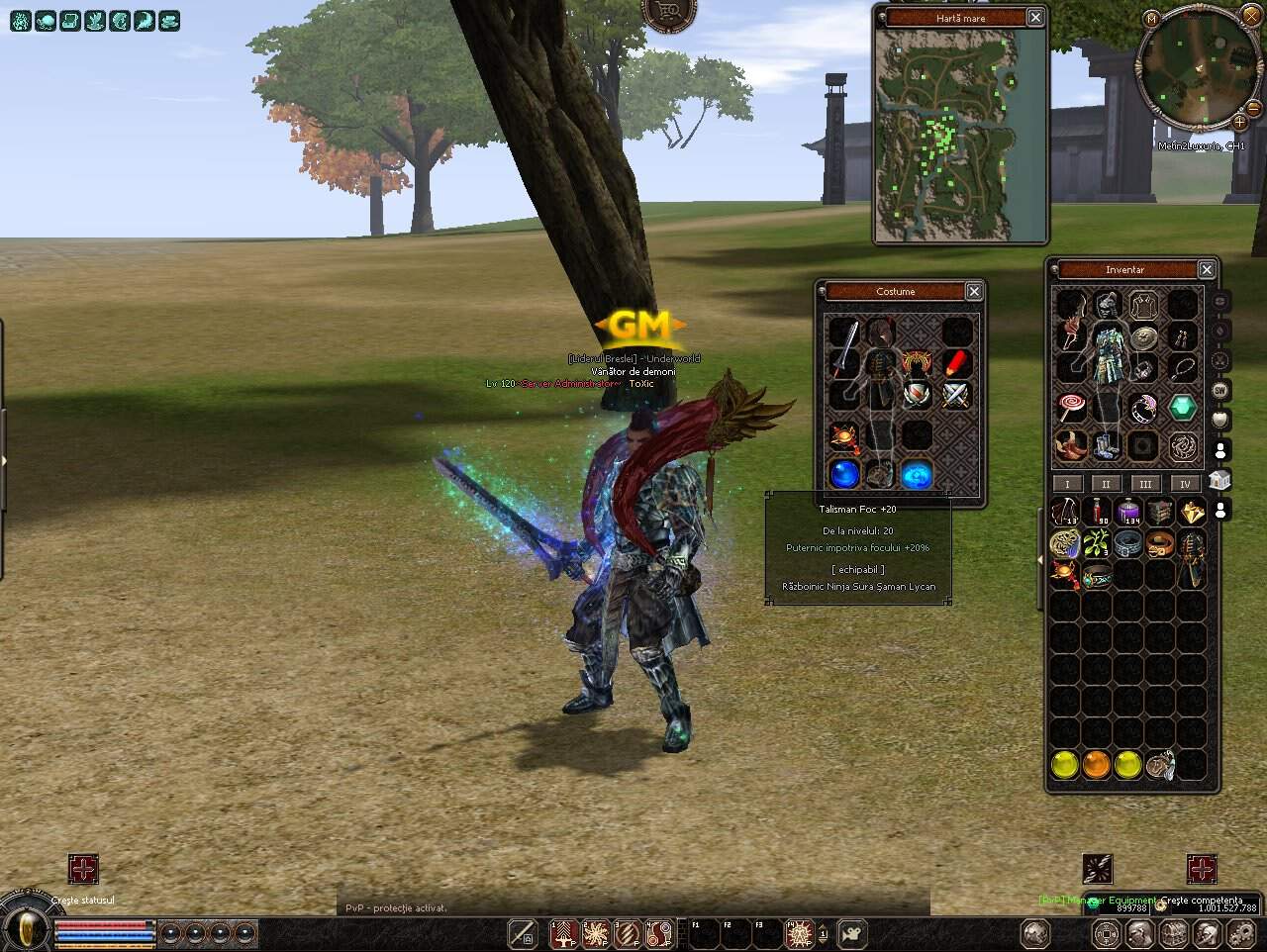The height and width of the screenshot is (952, 1267).
Task: Select the swirl lollipop equipment slot
Action: pos(1071,407)
